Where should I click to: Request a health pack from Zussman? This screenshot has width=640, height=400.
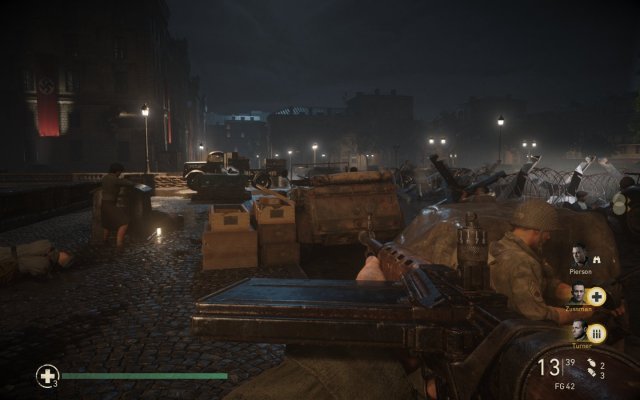596,296
